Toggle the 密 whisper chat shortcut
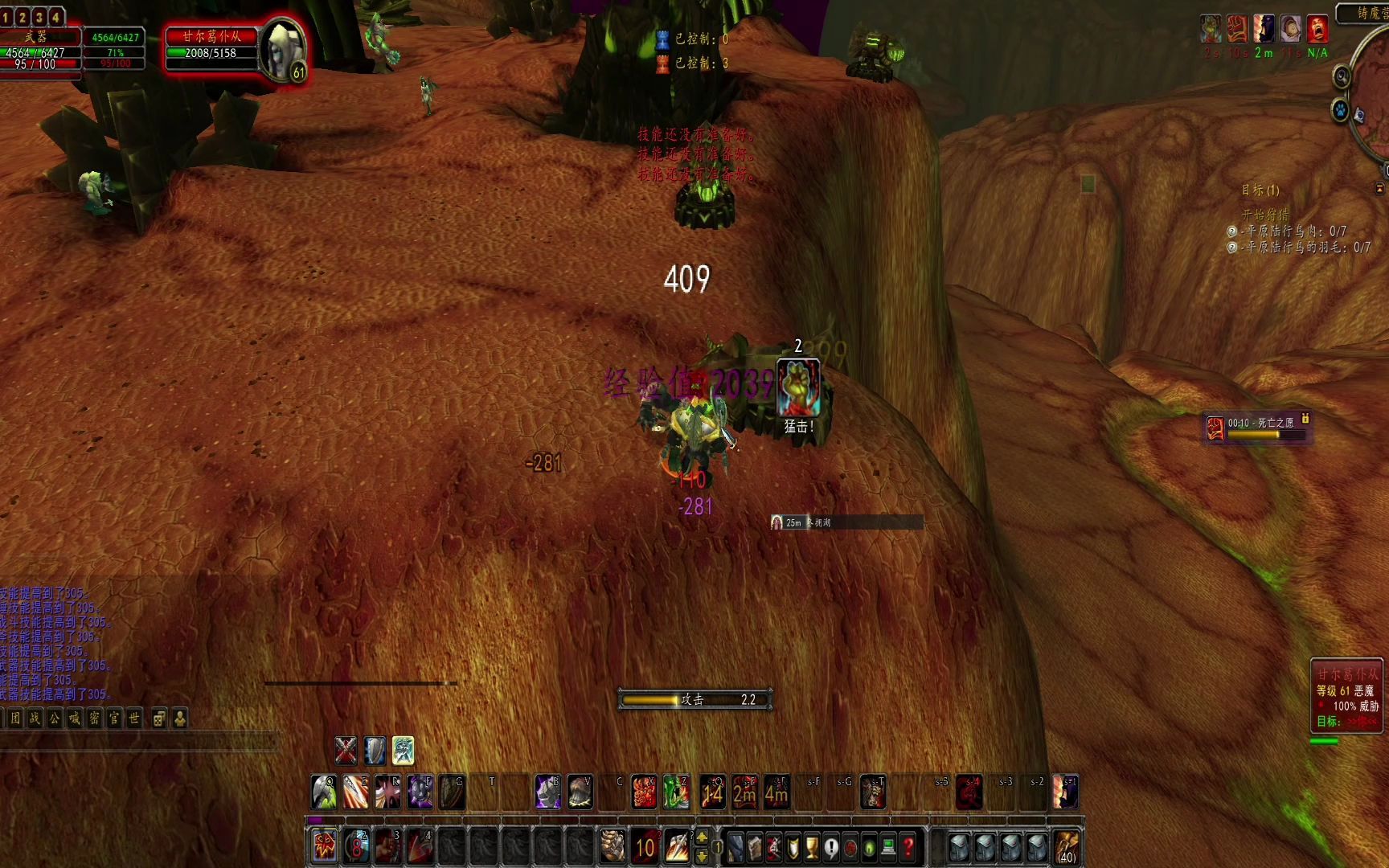1389x868 pixels. tap(93, 720)
